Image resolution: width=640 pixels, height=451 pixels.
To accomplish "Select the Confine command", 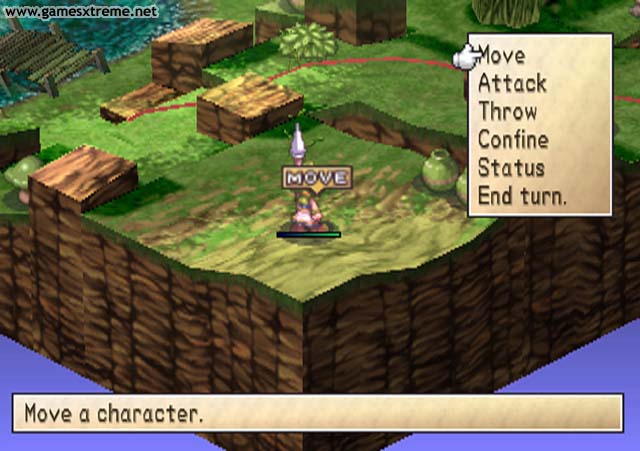I will [512, 139].
